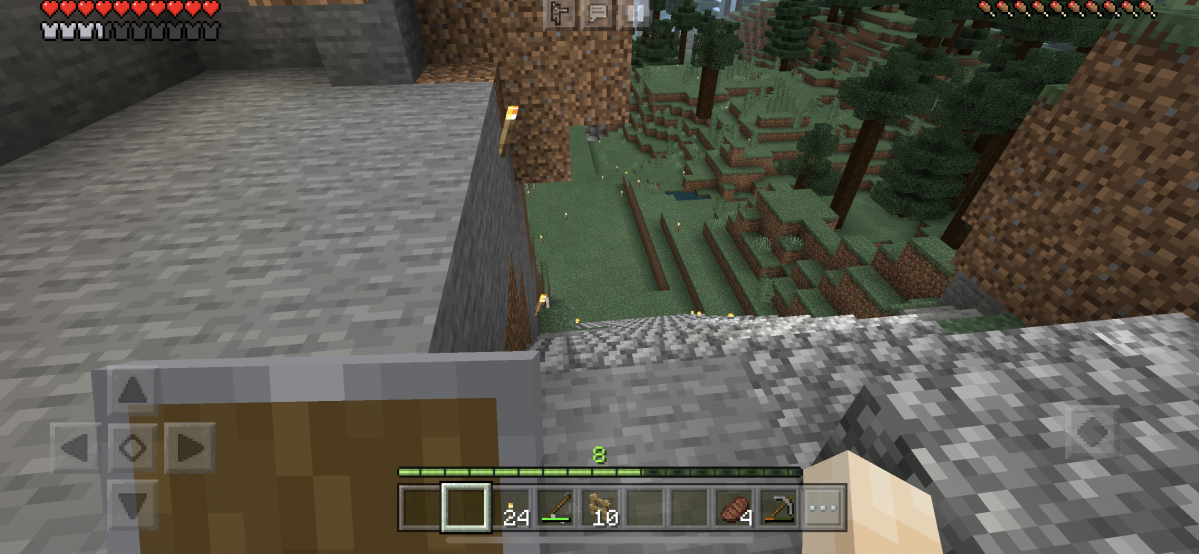The width and height of the screenshot is (1199, 554).
Task: Tap the jump button with diamond icon
Action: [1090, 432]
